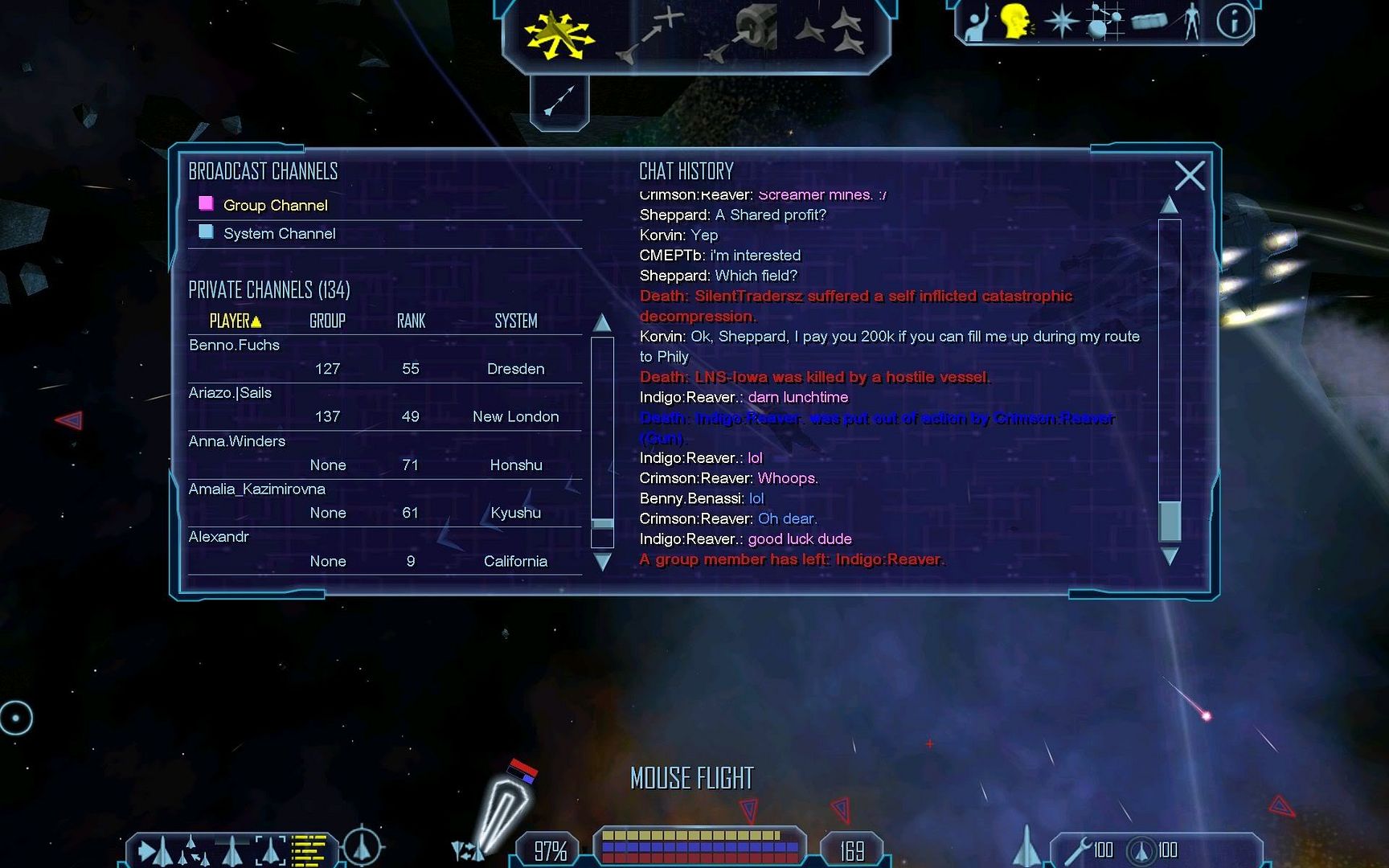Select the Group Channel broadcast
1389x868 pixels.
[x=275, y=206]
